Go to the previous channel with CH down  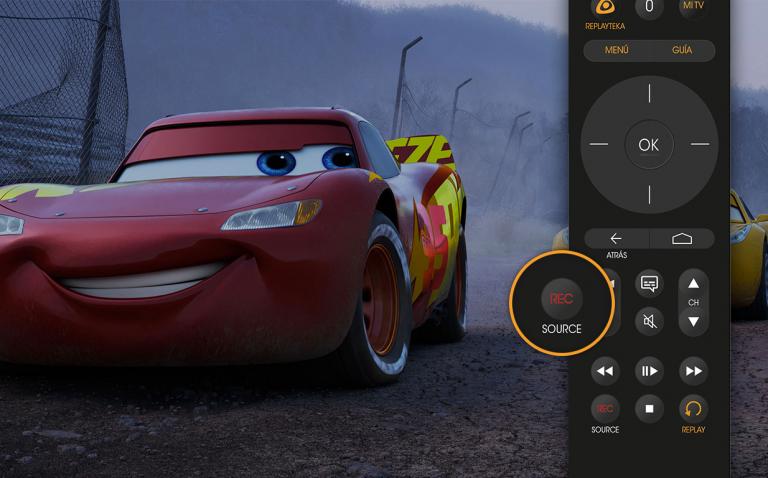(x=693, y=321)
